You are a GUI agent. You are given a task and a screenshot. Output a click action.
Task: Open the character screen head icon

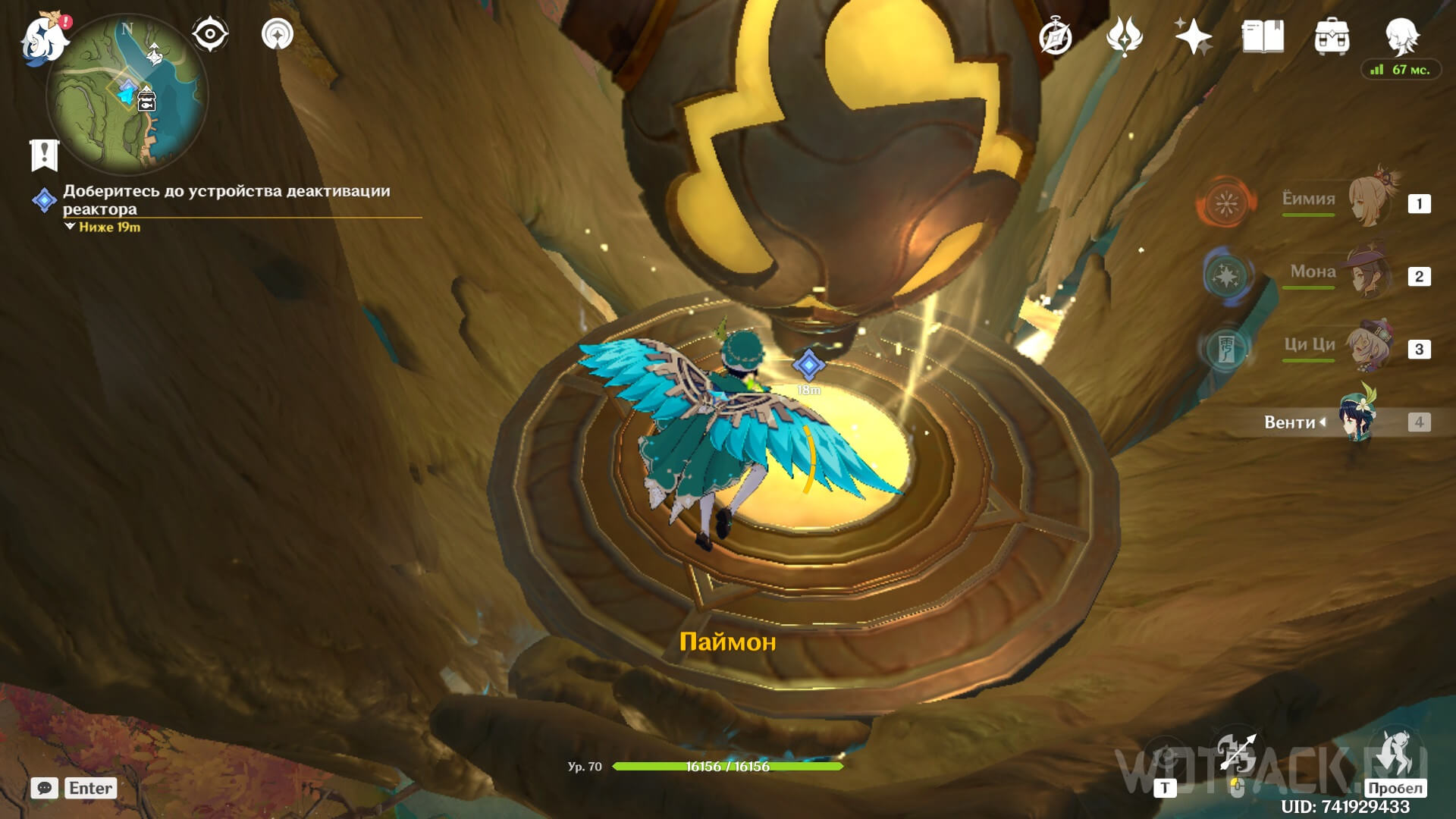point(1401,35)
